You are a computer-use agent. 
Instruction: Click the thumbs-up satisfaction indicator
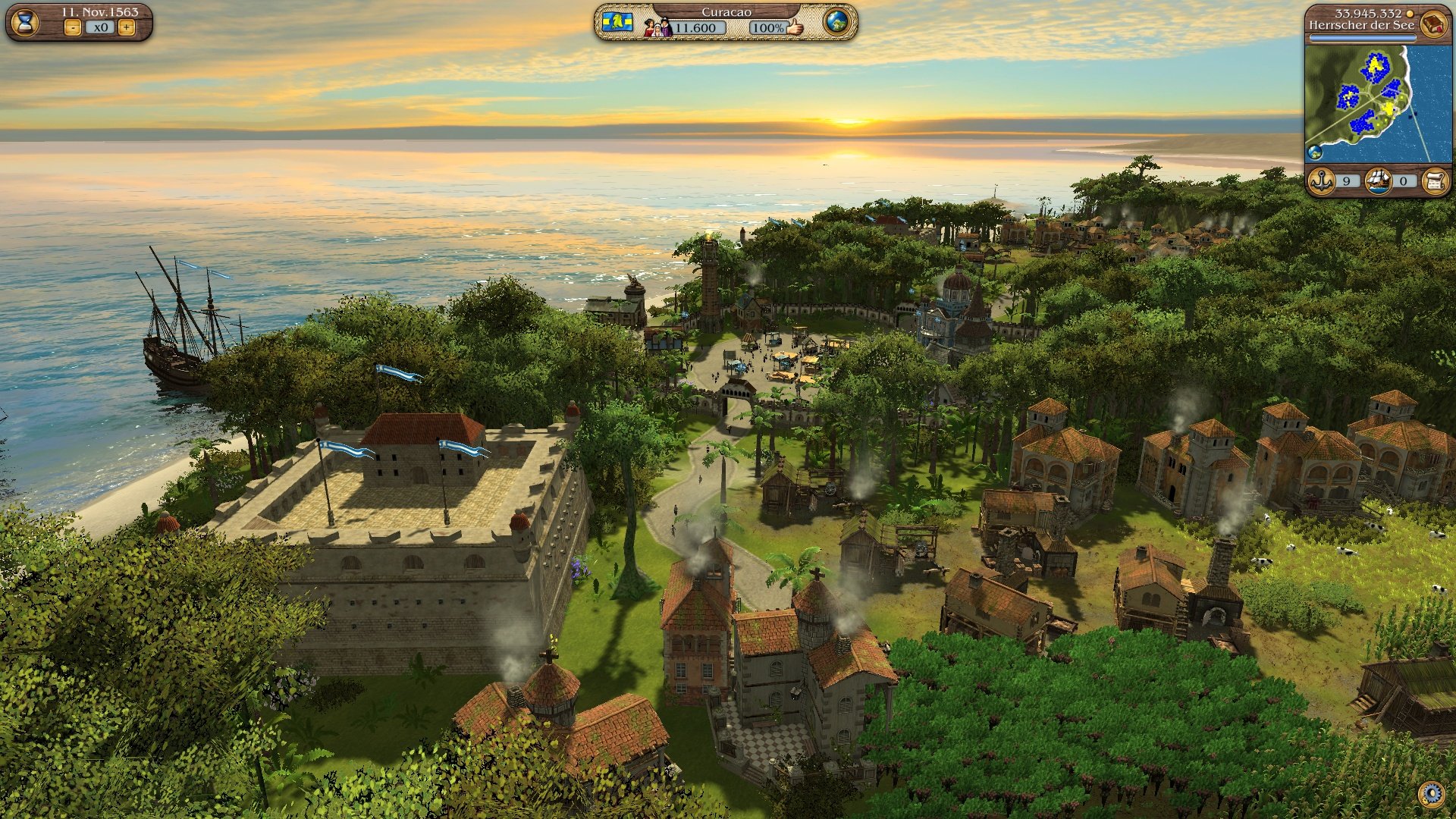coord(794,29)
